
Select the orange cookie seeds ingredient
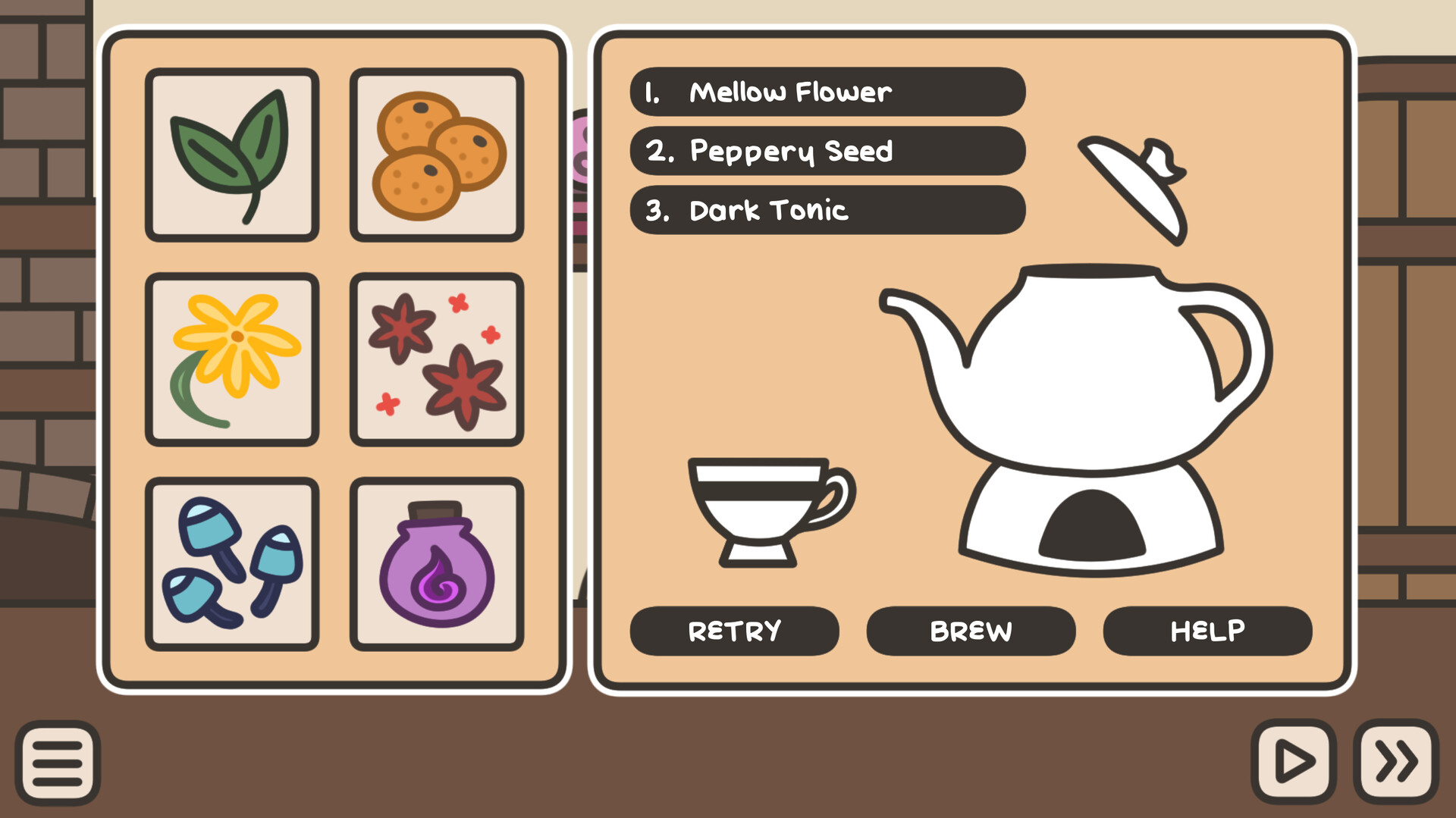pos(437,155)
